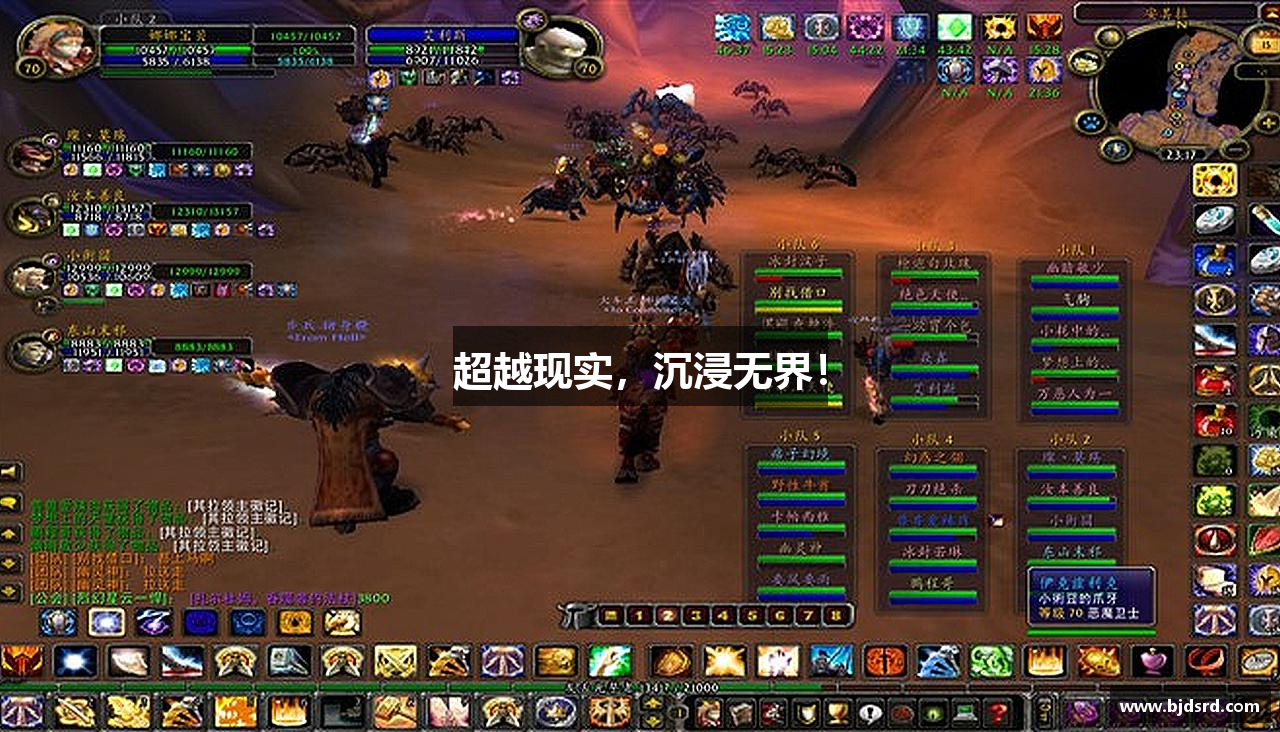The image size is (1280, 732).
Task: Open the world map clock under the minimap
Action: [1180, 153]
